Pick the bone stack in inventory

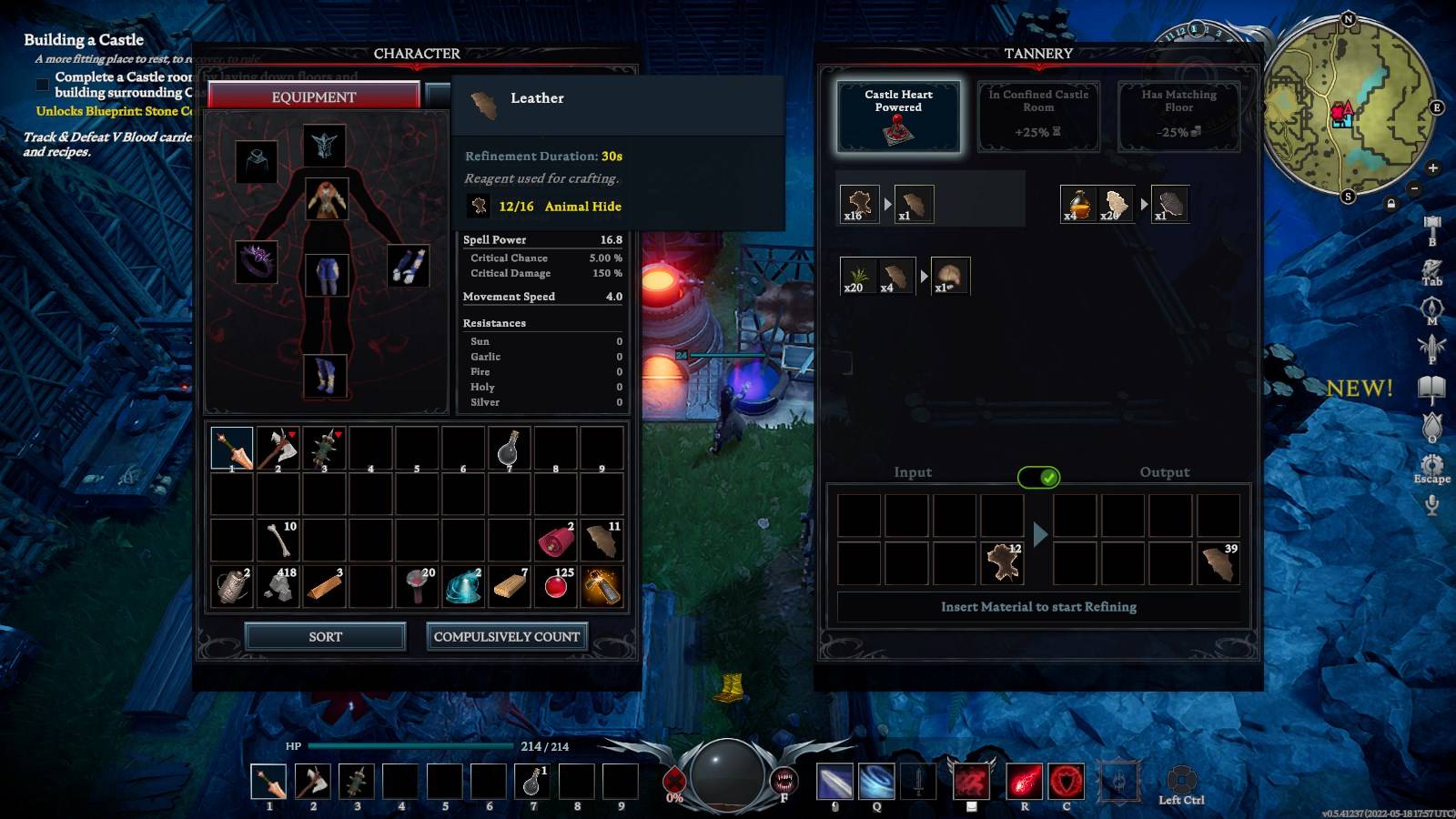(278, 540)
